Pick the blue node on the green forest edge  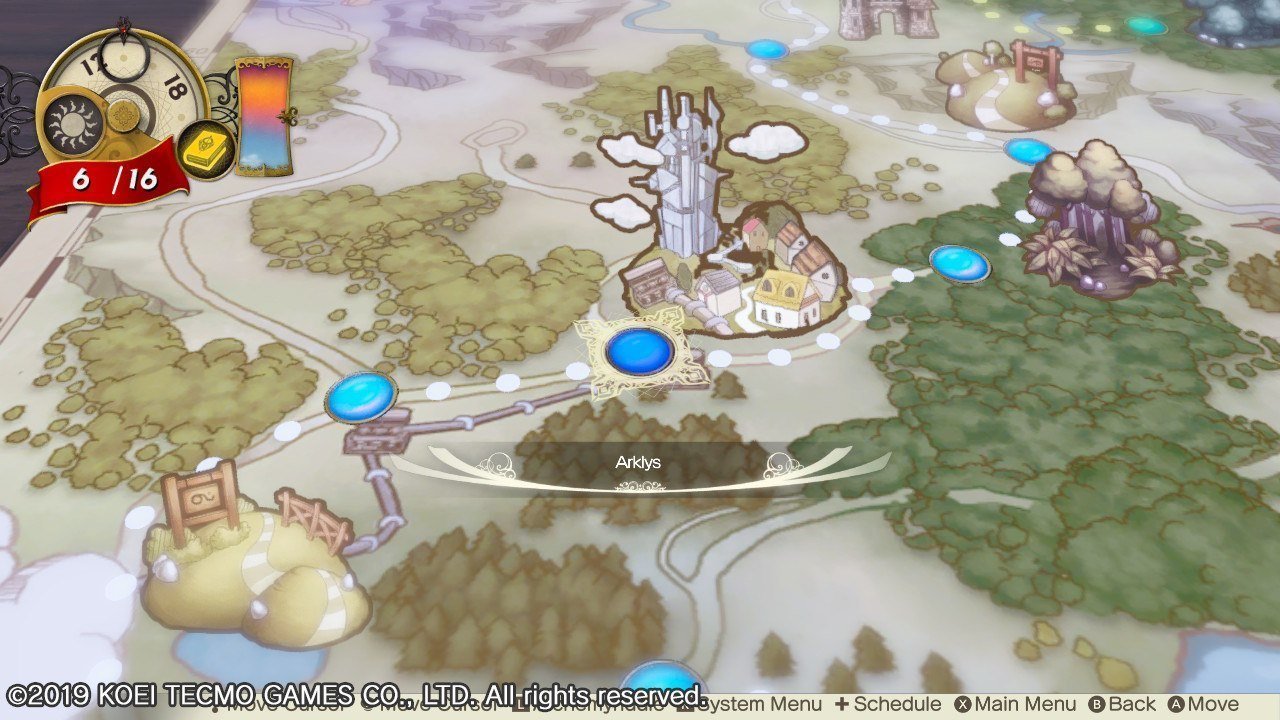click(x=959, y=263)
